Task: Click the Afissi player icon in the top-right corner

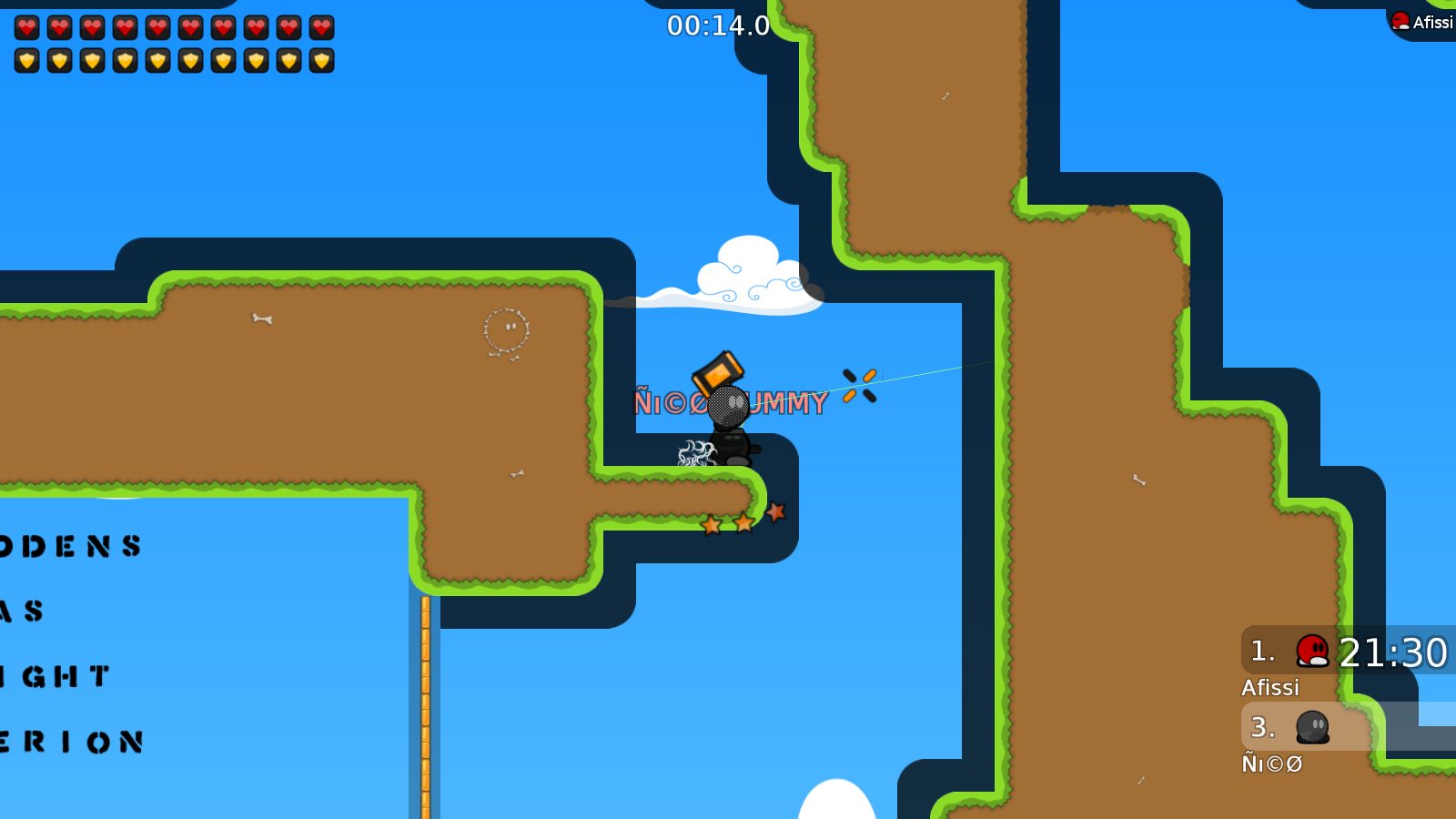Action: tap(1399, 20)
